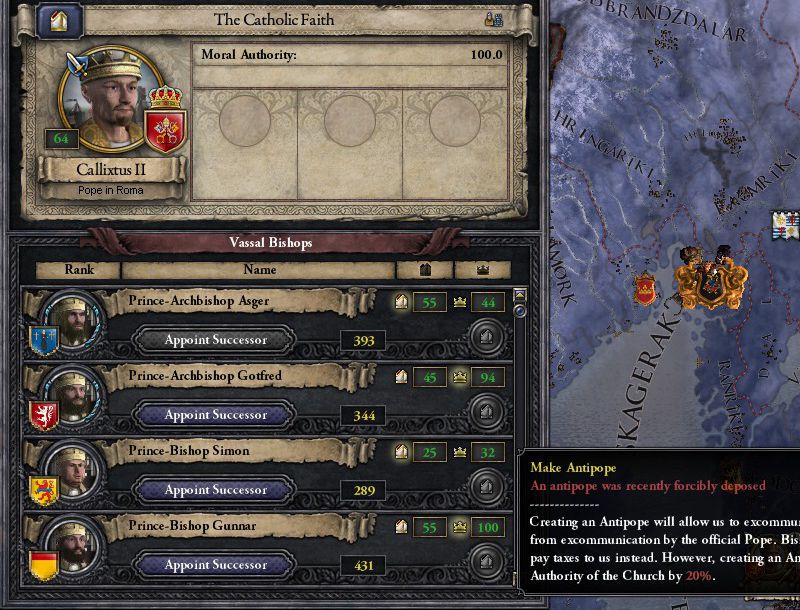
Task: Sort vassal bishops by Rank
Action: coord(79,270)
